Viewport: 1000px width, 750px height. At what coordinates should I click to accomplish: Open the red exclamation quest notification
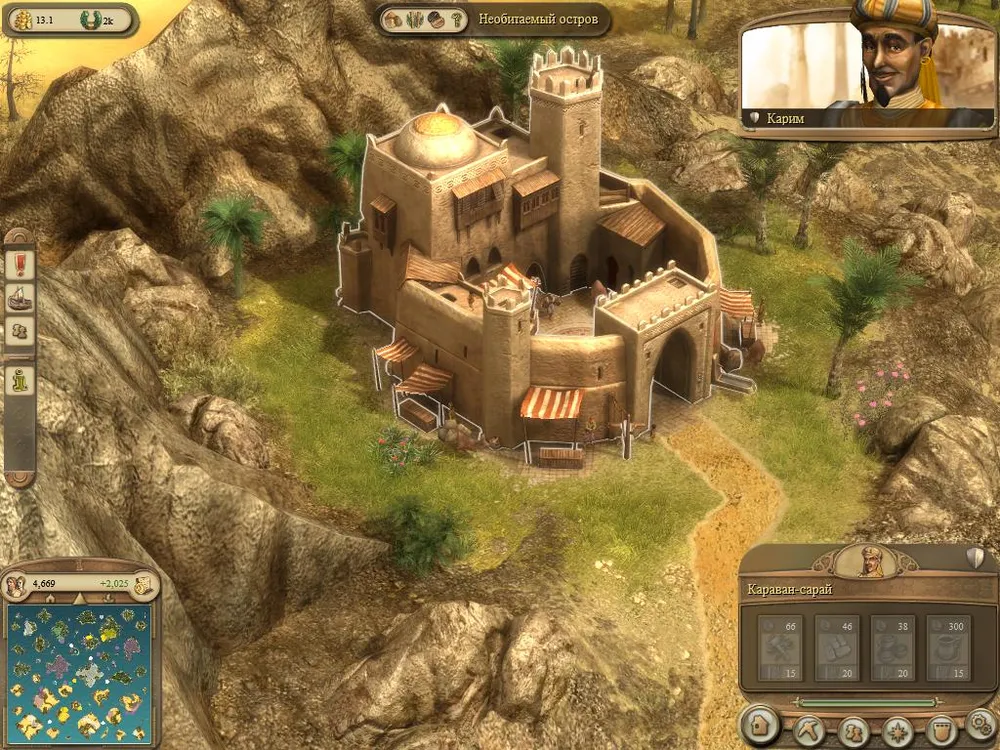20,263
